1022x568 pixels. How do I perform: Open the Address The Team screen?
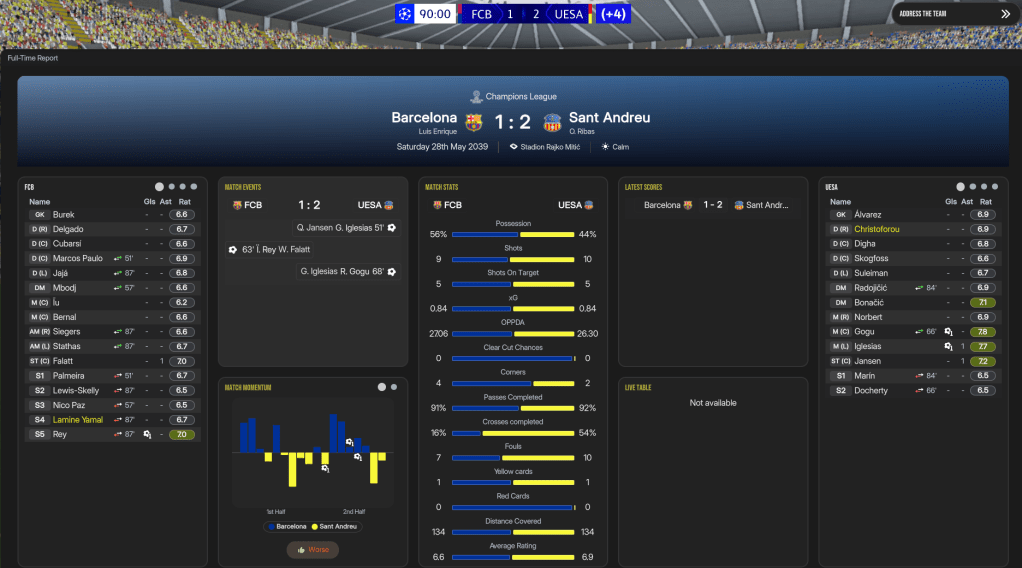tap(954, 14)
